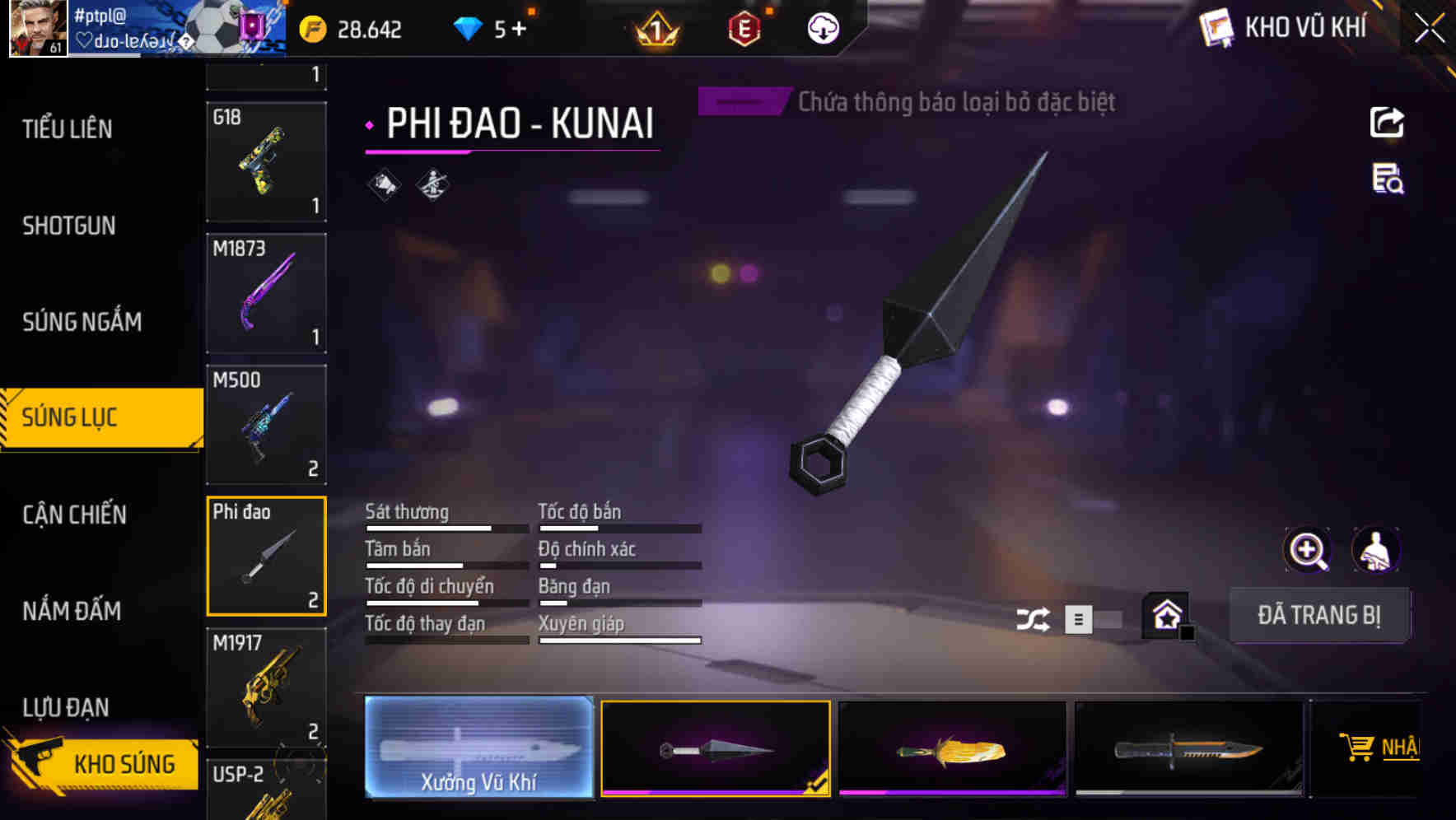Select the SÚNG NGẮM category
The image size is (1456, 820).
pyautogui.click(x=82, y=321)
